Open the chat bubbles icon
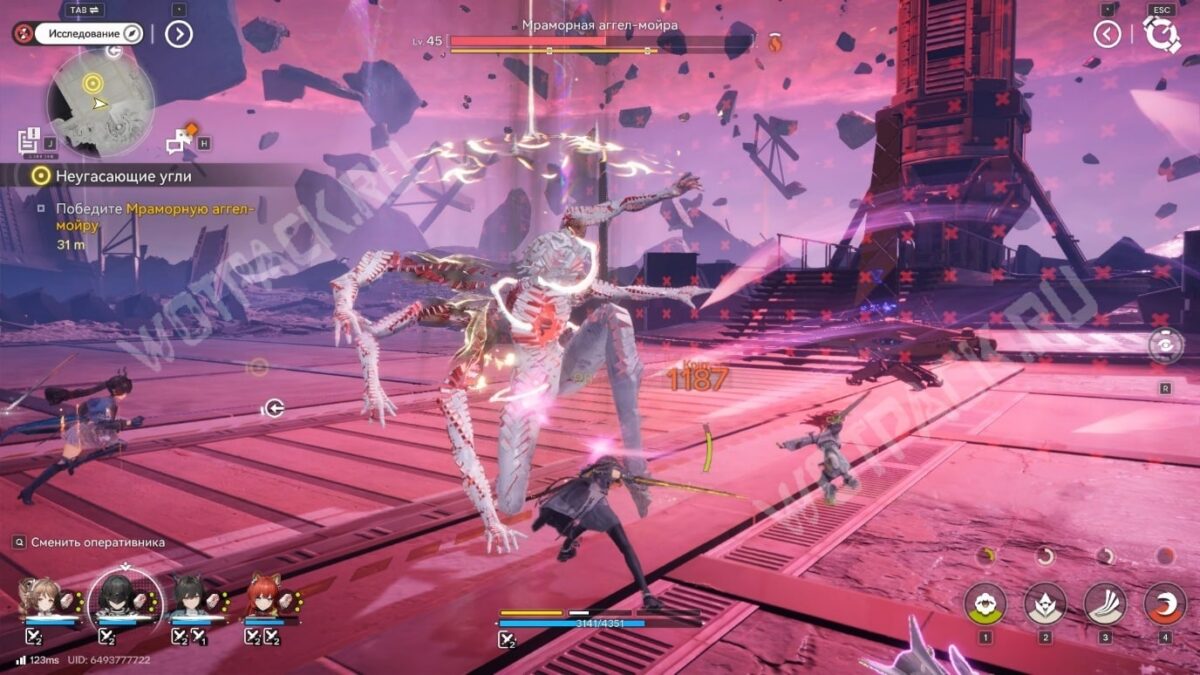The width and height of the screenshot is (1200, 675). coord(181,141)
